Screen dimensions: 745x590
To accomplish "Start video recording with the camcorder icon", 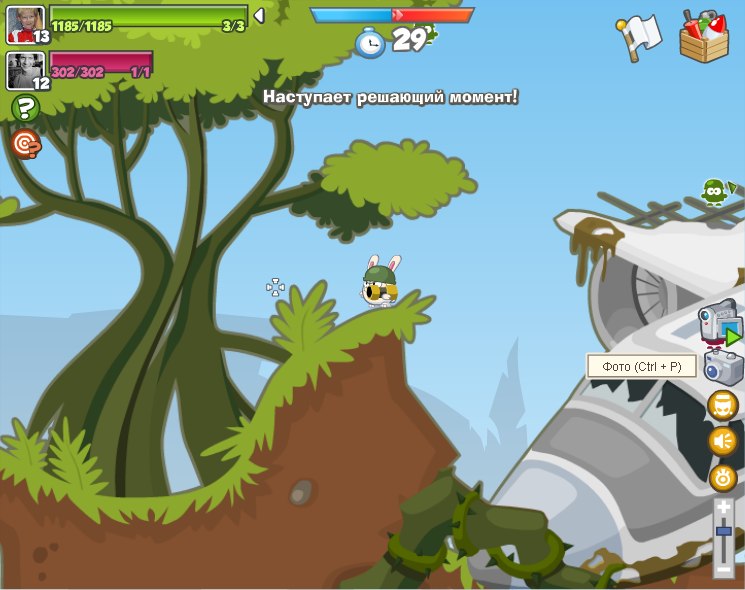I will [x=720, y=323].
